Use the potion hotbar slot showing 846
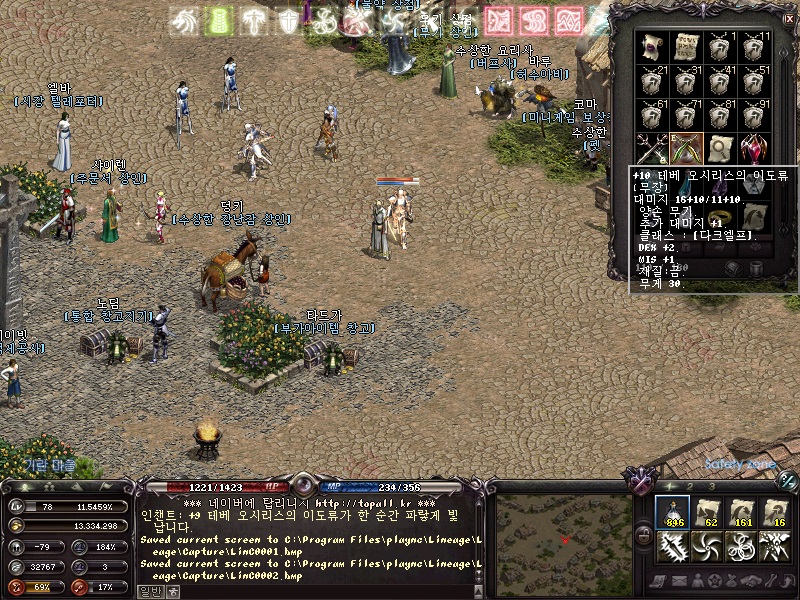The width and height of the screenshot is (800, 600). click(x=673, y=513)
